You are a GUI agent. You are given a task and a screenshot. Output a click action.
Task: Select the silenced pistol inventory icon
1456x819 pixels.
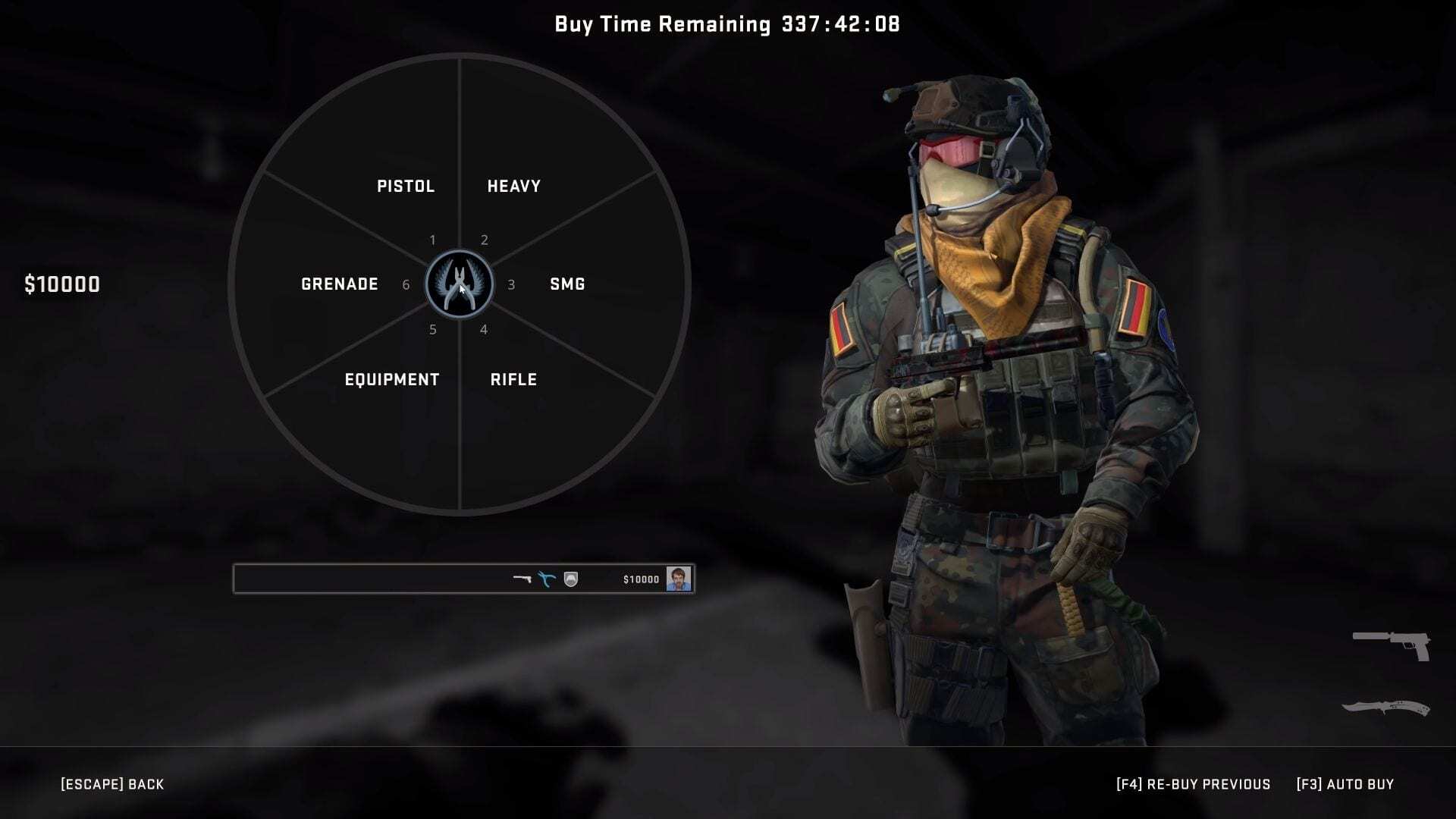1392,645
